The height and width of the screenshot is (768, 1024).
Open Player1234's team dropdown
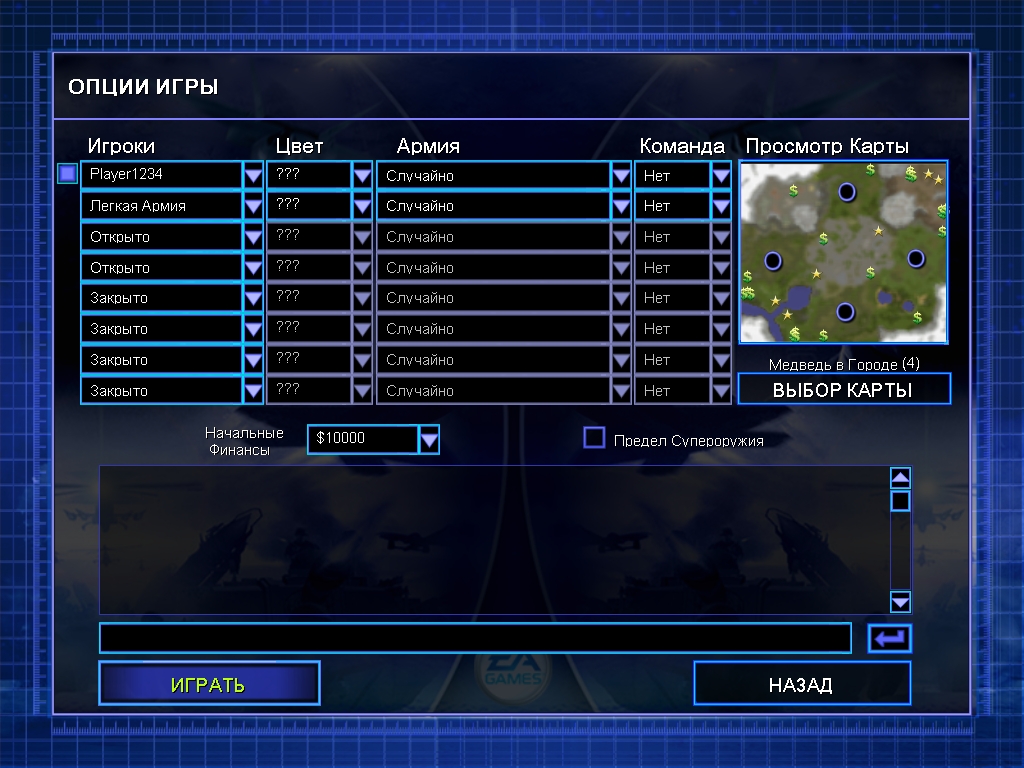pyautogui.click(x=721, y=175)
